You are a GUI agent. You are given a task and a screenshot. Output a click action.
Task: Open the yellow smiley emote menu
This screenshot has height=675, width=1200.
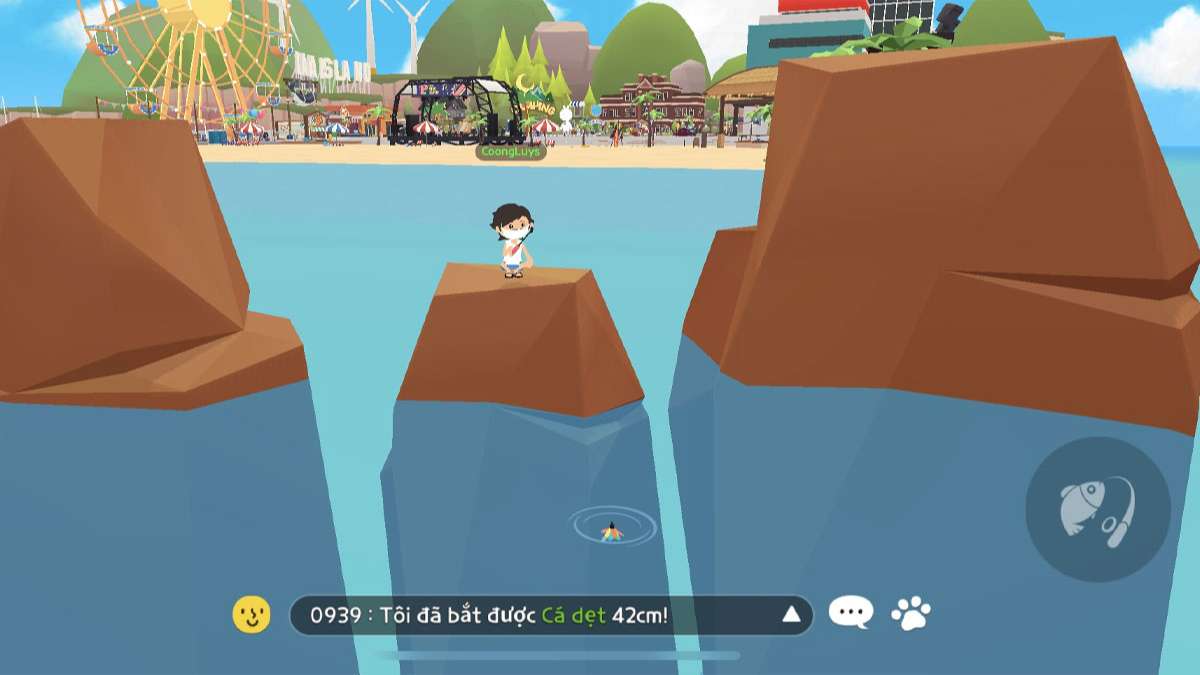(251, 614)
